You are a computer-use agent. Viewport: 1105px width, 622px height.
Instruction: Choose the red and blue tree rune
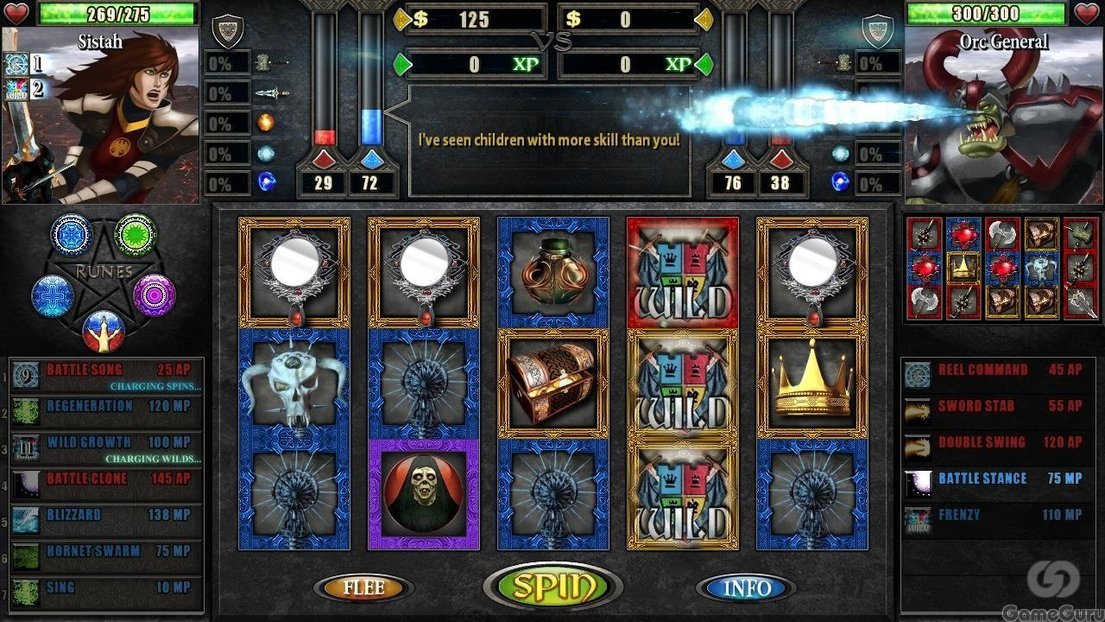[x=103, y=329]
